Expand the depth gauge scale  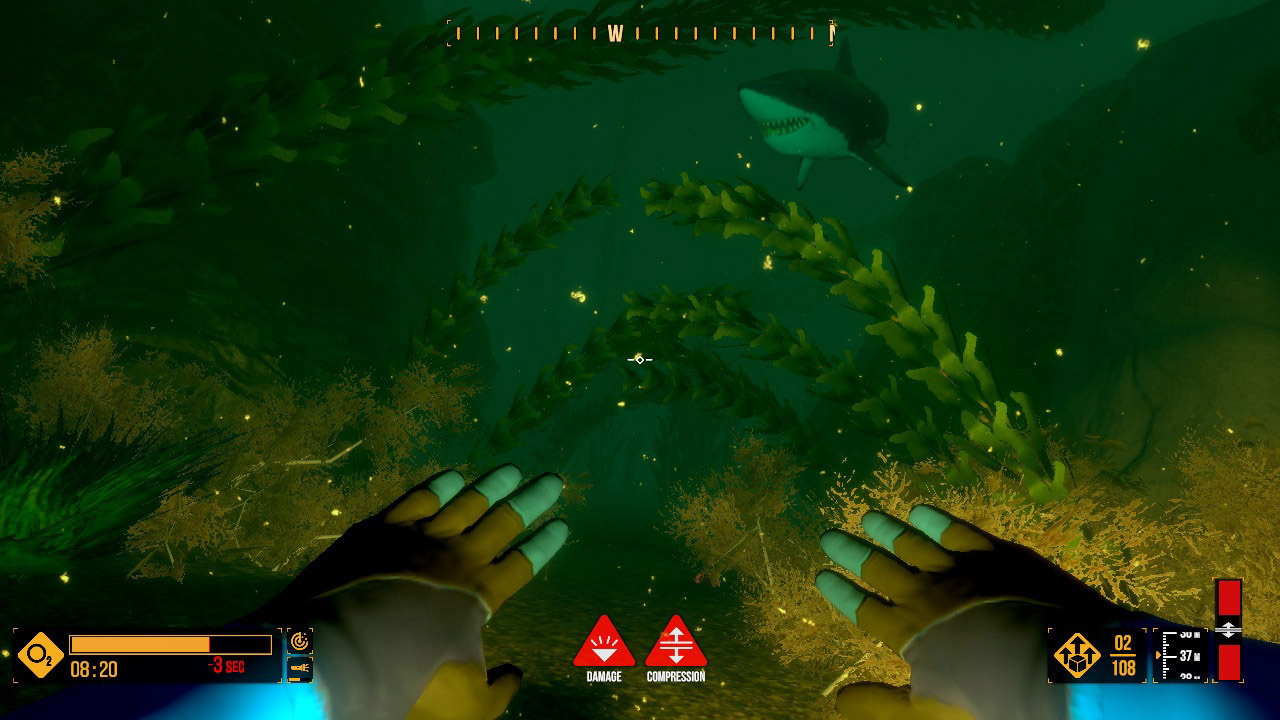pos(1168,655)
